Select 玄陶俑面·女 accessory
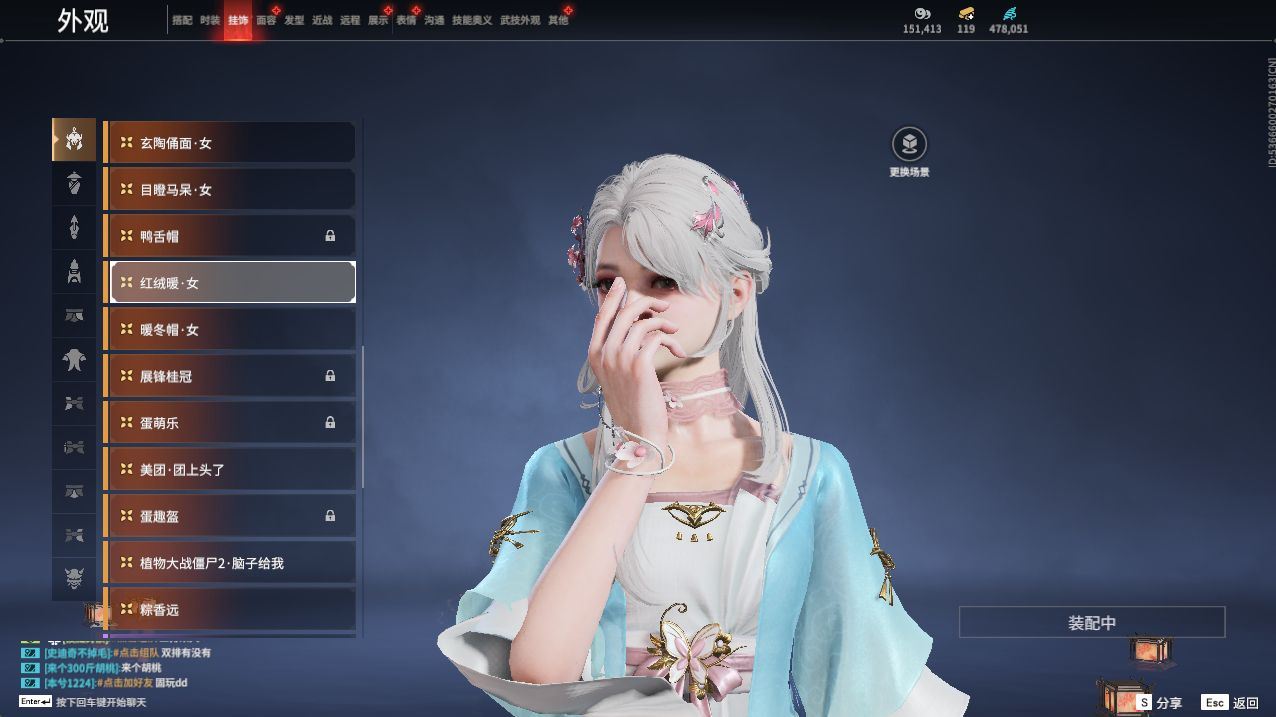Image resolution: width=1276 pixels, height=717 pixels. (x=230, y=143)
